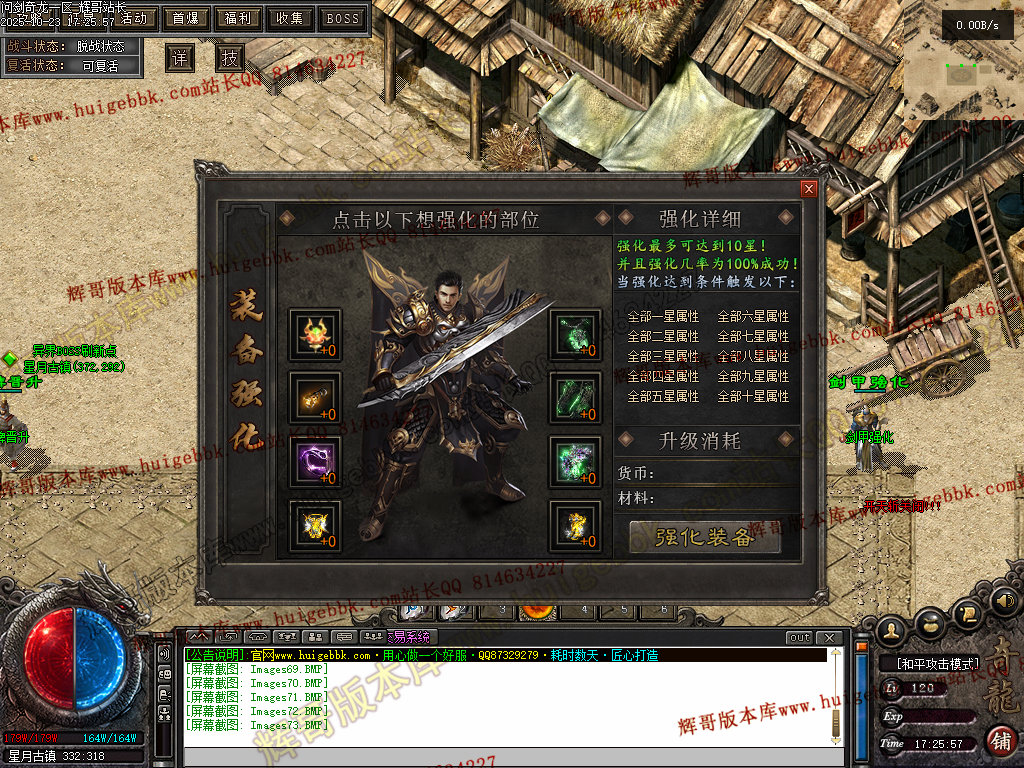Select the orange horned helmet slot
1024x768 pixels.
(x=315, y=335)
